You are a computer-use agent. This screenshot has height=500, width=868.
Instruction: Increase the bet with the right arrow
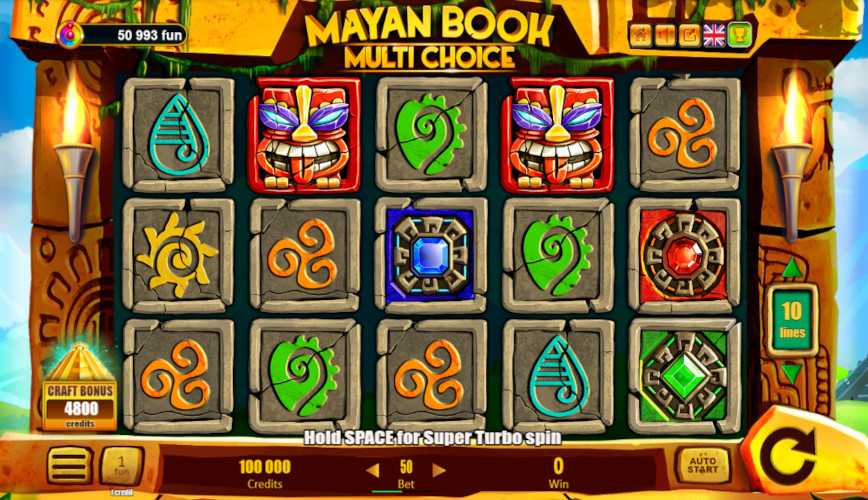[x=438, y=469]
